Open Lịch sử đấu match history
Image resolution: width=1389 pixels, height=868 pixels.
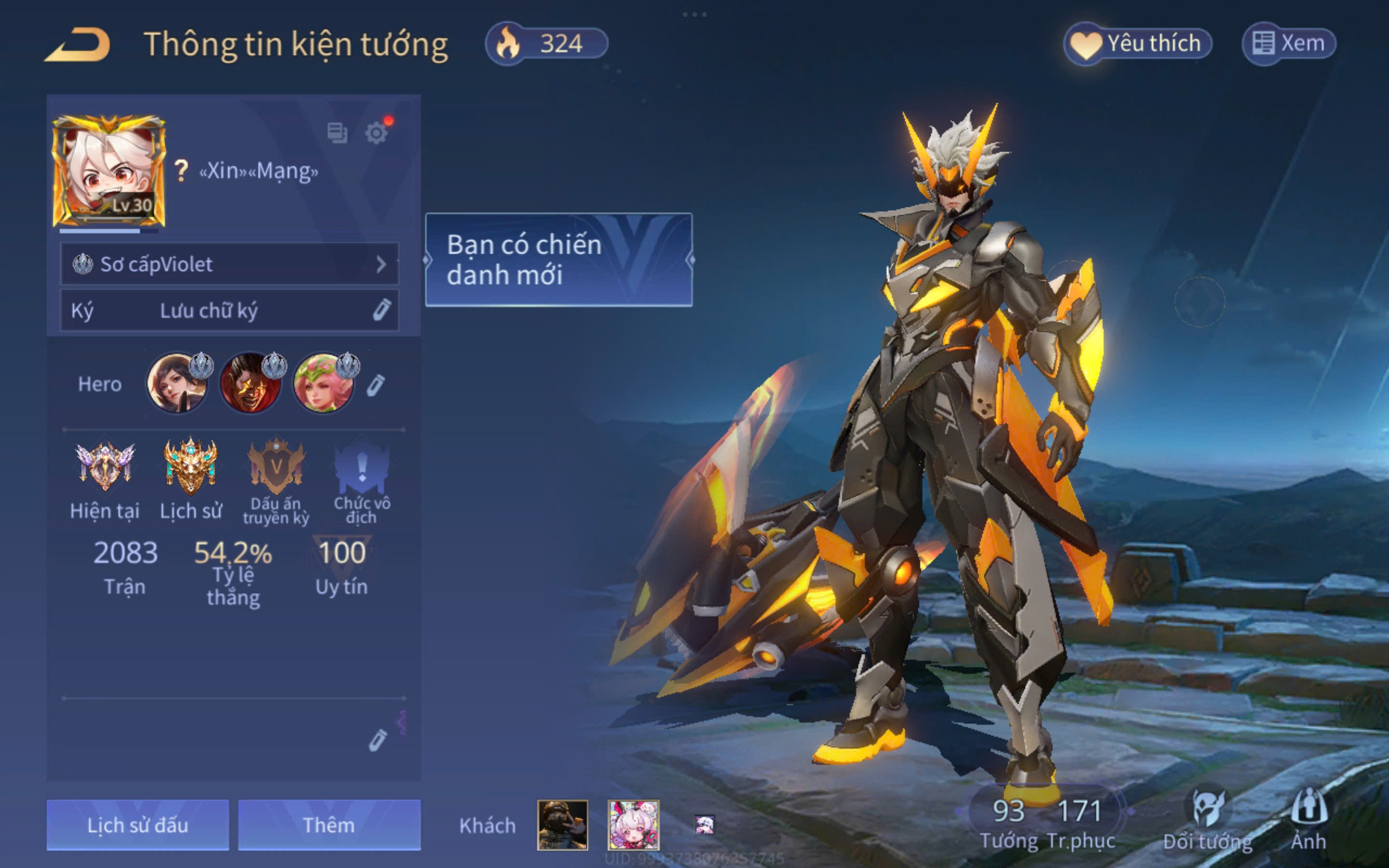point(138,825)
